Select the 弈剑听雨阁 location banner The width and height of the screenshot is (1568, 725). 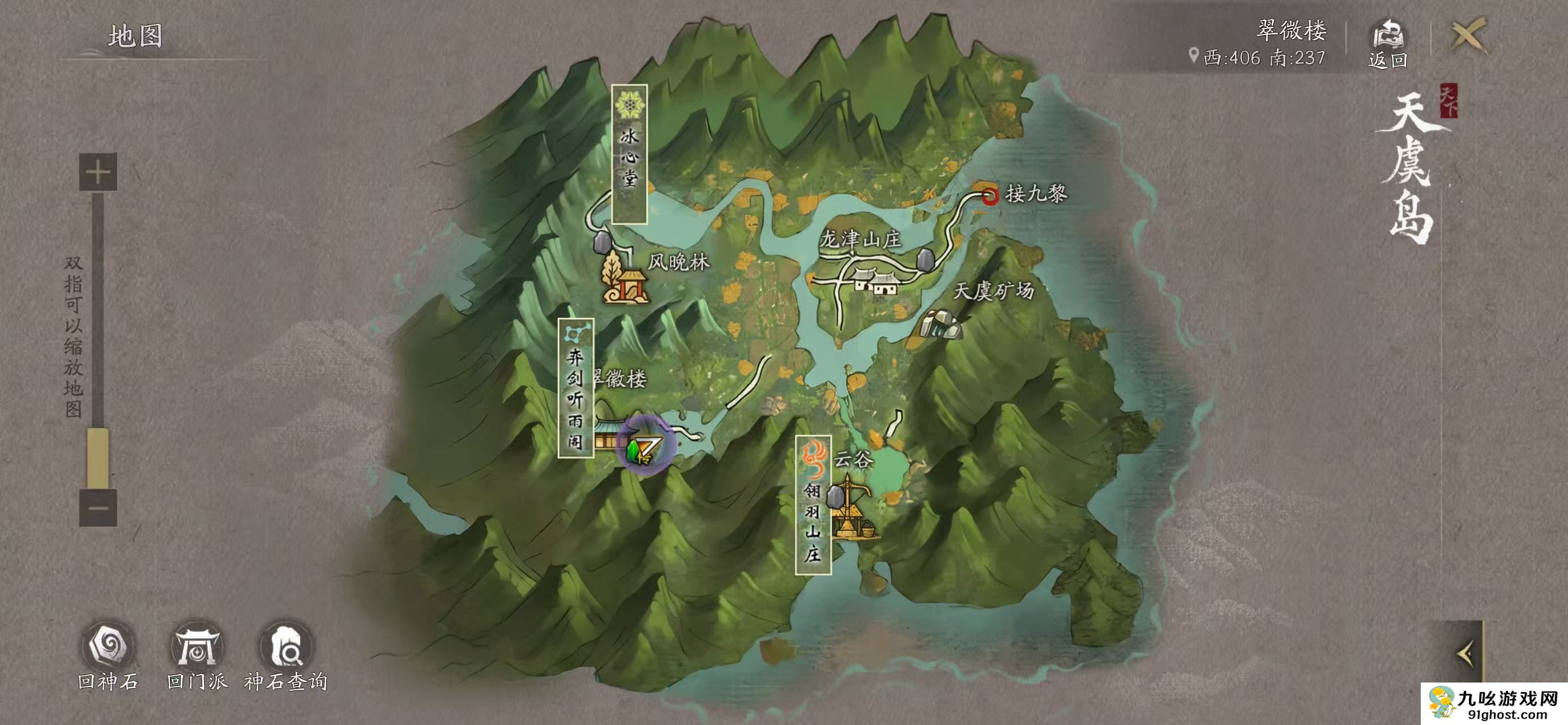coord(575,388)
